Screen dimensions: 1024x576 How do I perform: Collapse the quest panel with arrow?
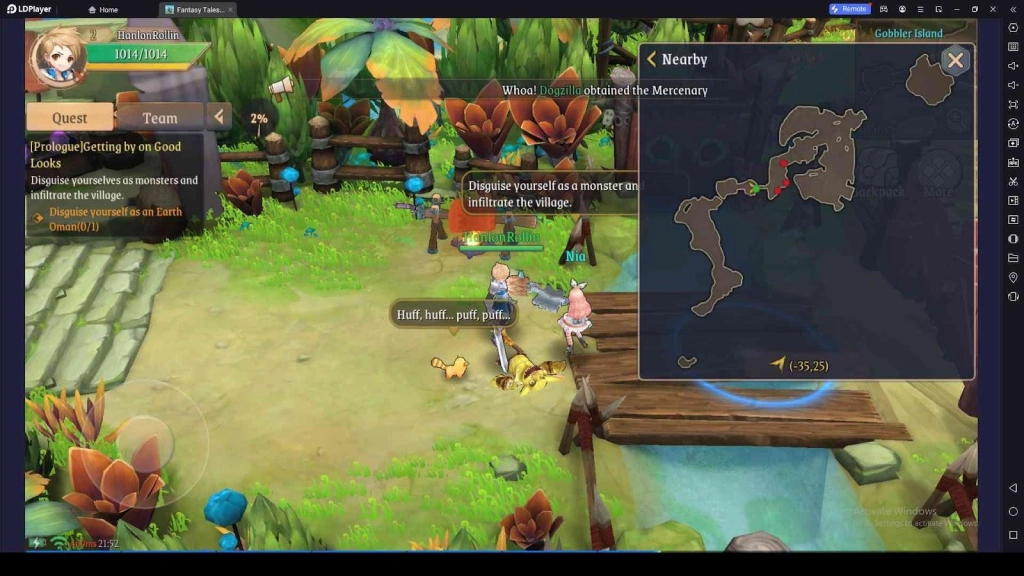(x=219, y=117)
